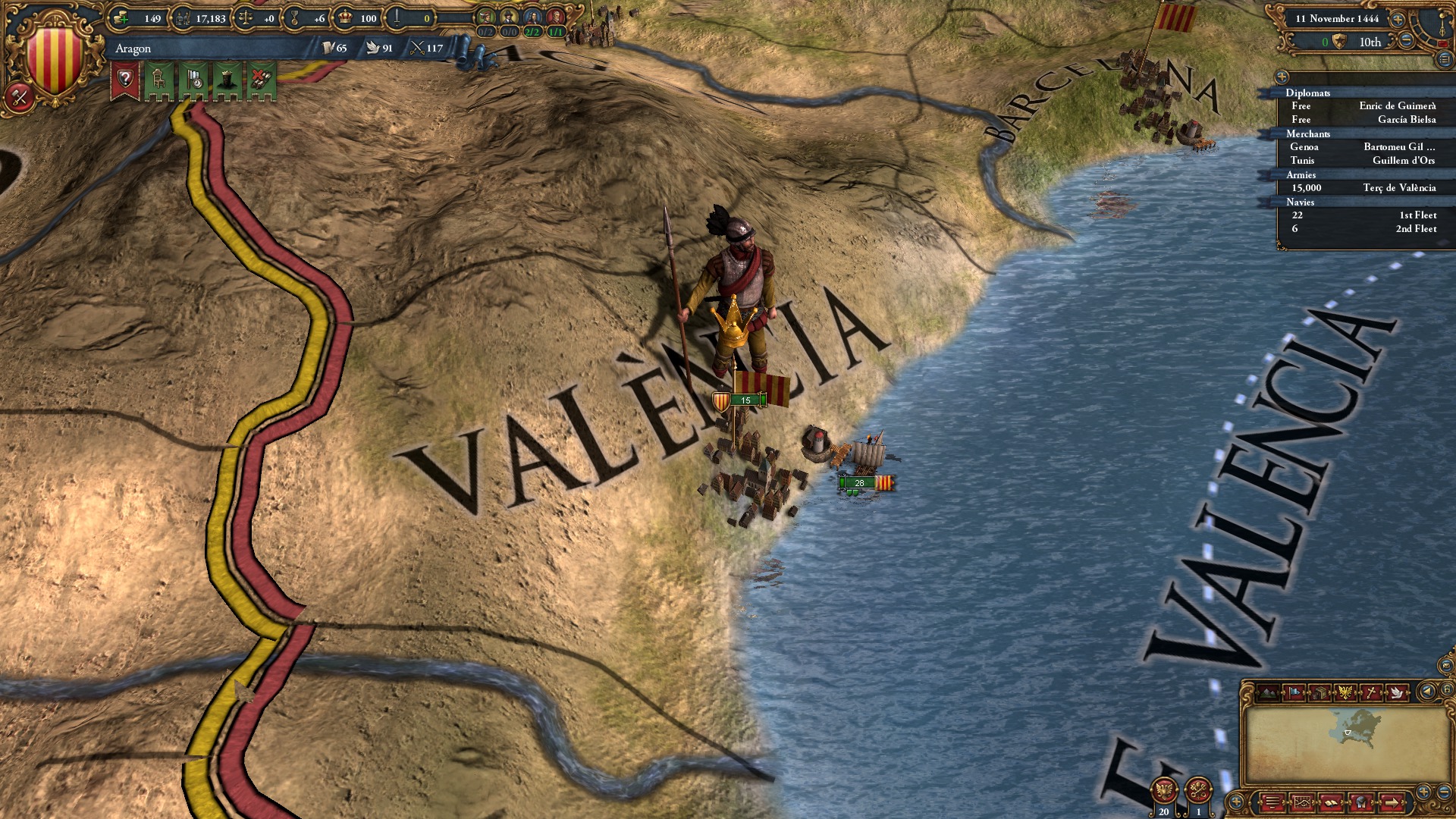
Task: Increase game speed with the plus button
Action: 1398,20
